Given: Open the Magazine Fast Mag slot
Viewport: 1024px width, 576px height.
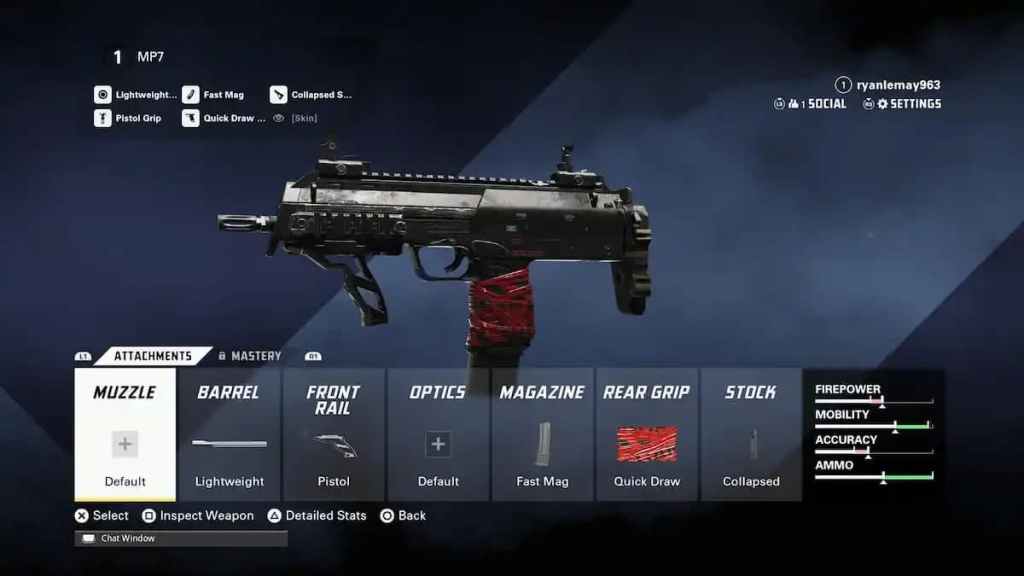Looking at the screenshot, I should pyautogui.click(x=542, y=434).
